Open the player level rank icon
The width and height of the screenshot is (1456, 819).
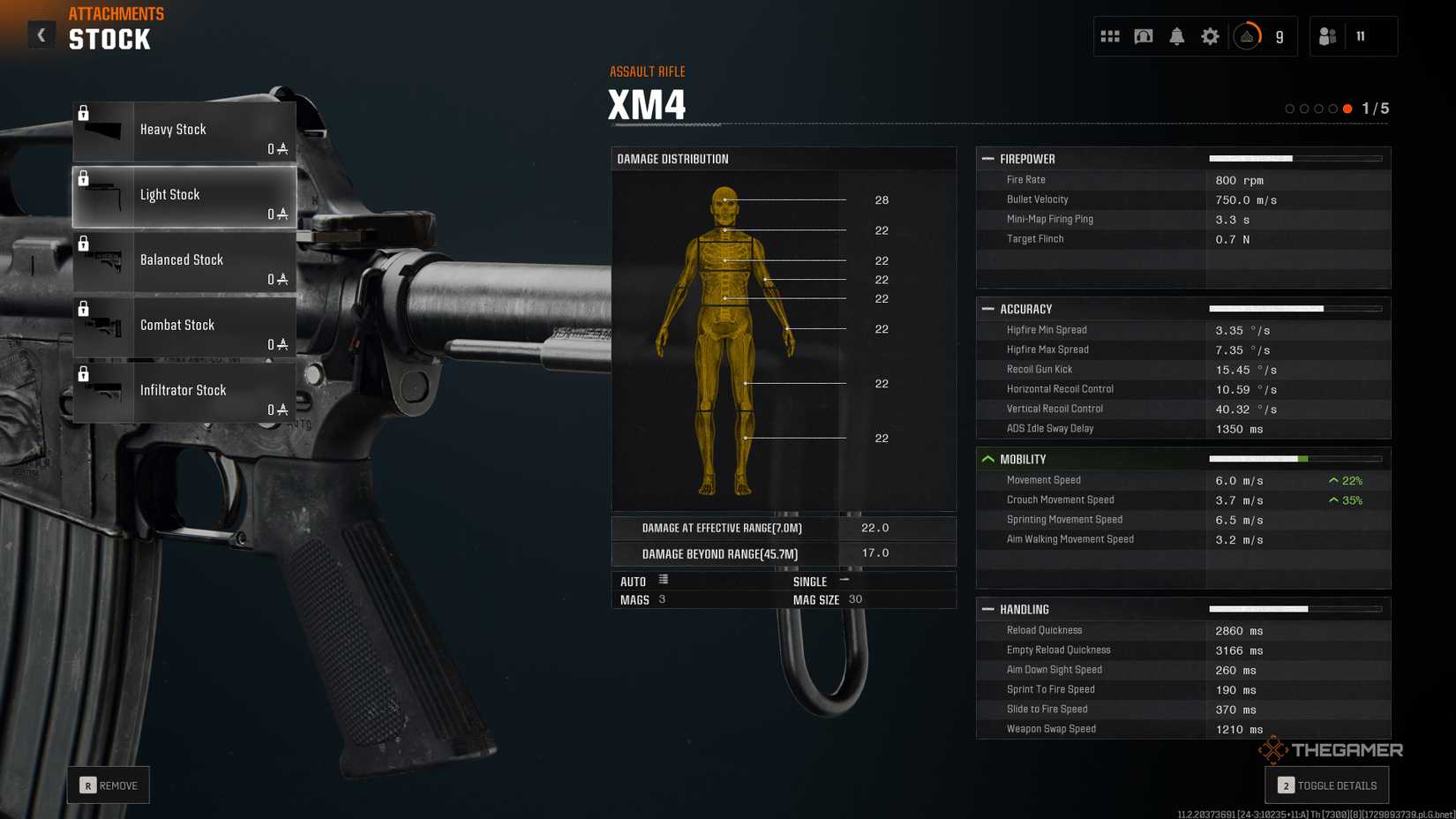pos(1247,36)
